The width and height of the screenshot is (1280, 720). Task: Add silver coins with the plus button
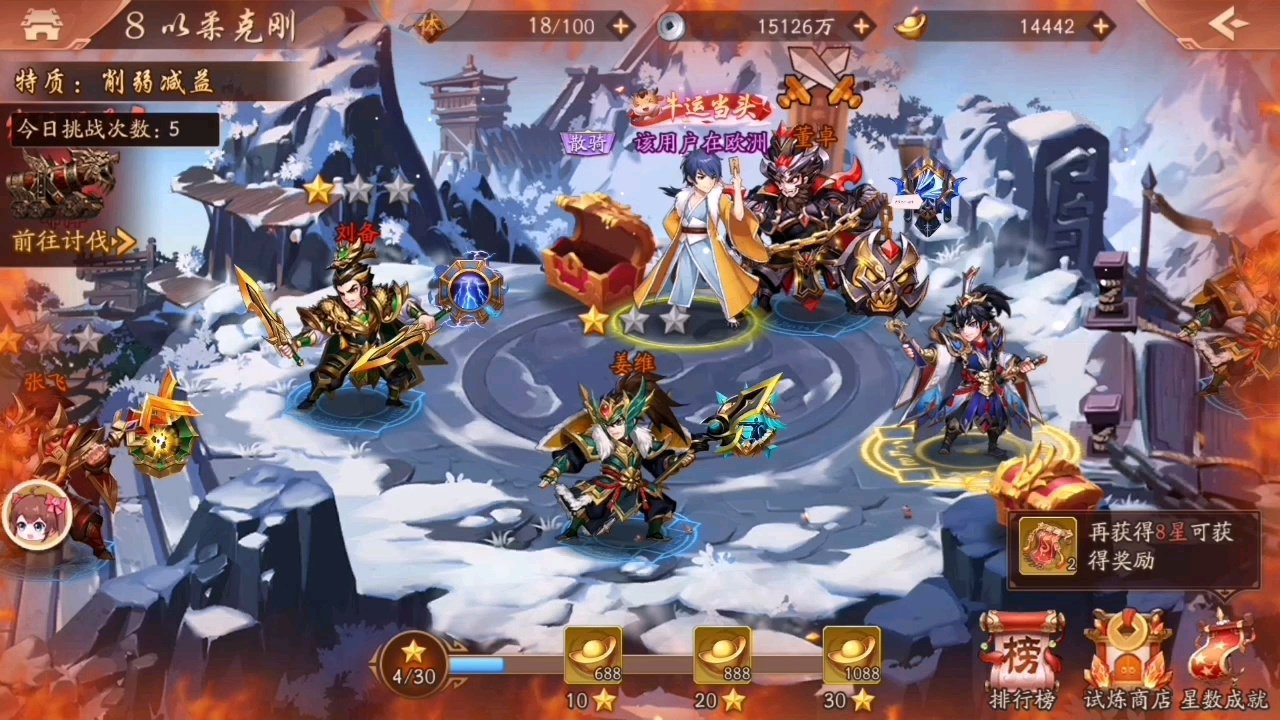click(x=862, y=26)
